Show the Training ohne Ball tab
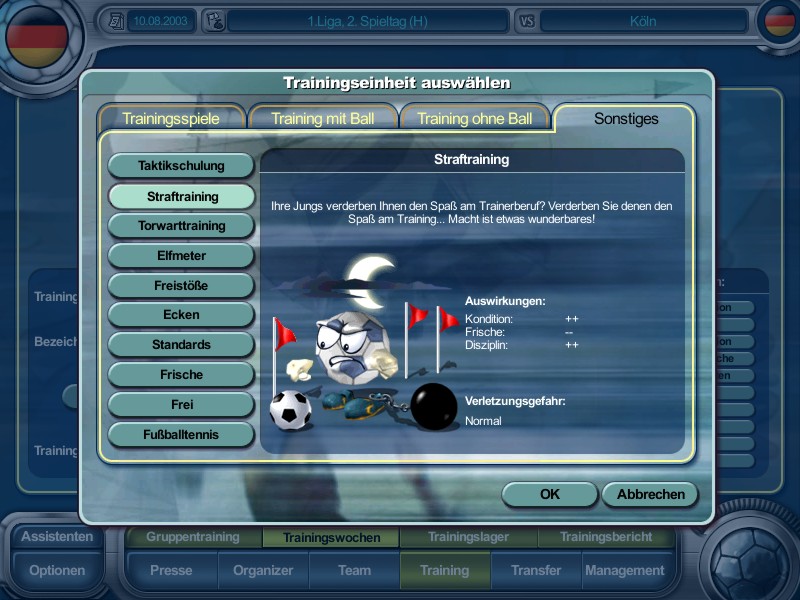Viewport: 800px width, 600px height. 474,118
